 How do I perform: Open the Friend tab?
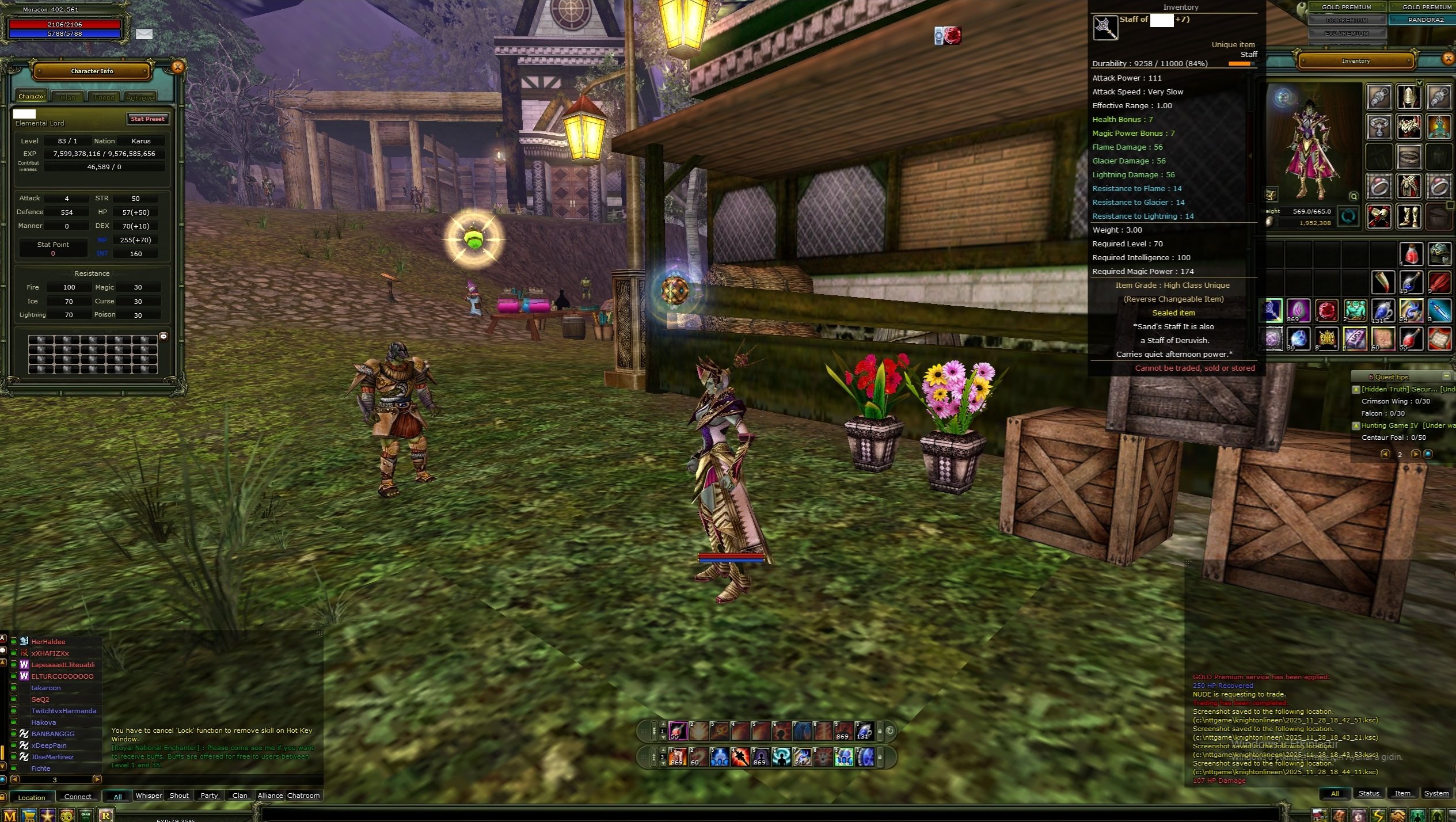point(104,97)
